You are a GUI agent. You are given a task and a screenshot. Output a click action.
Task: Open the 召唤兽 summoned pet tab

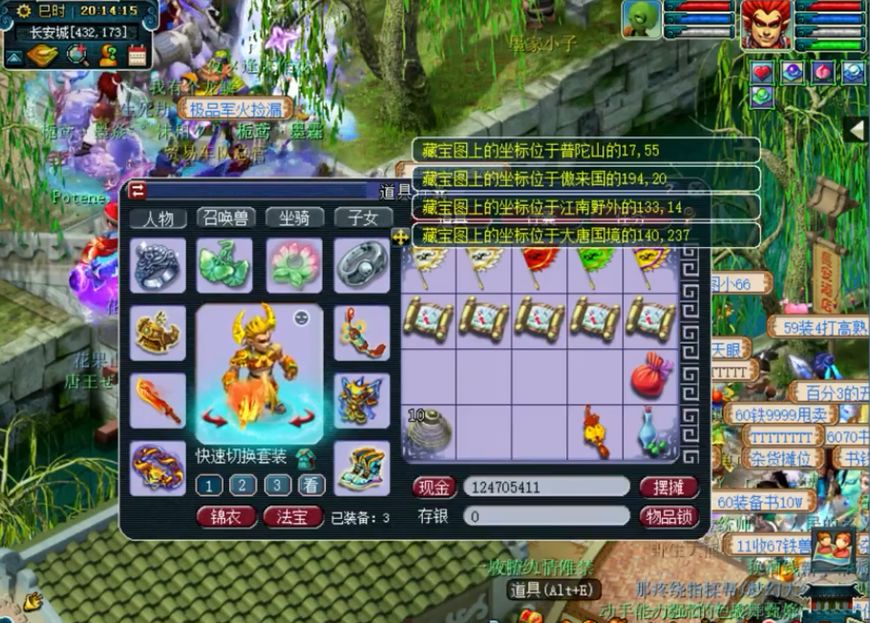point(226,218)
